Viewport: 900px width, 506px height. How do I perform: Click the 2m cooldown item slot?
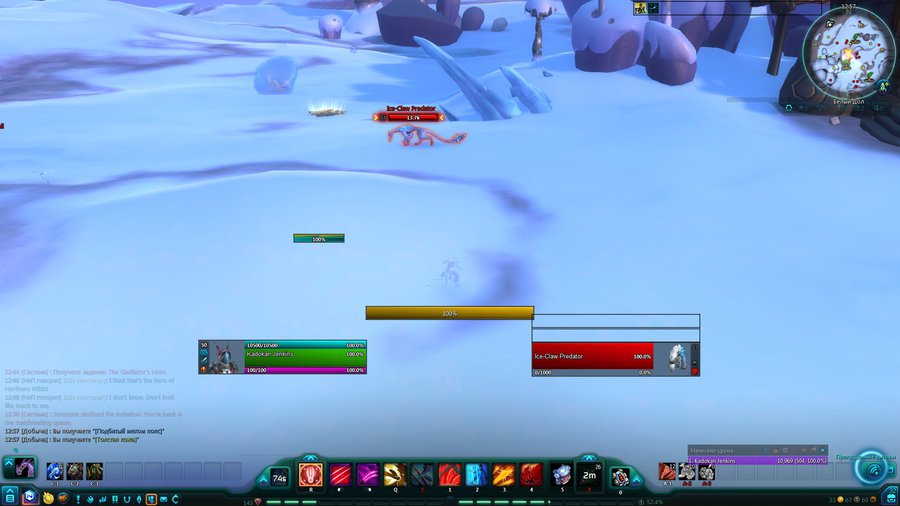(590, 474)
